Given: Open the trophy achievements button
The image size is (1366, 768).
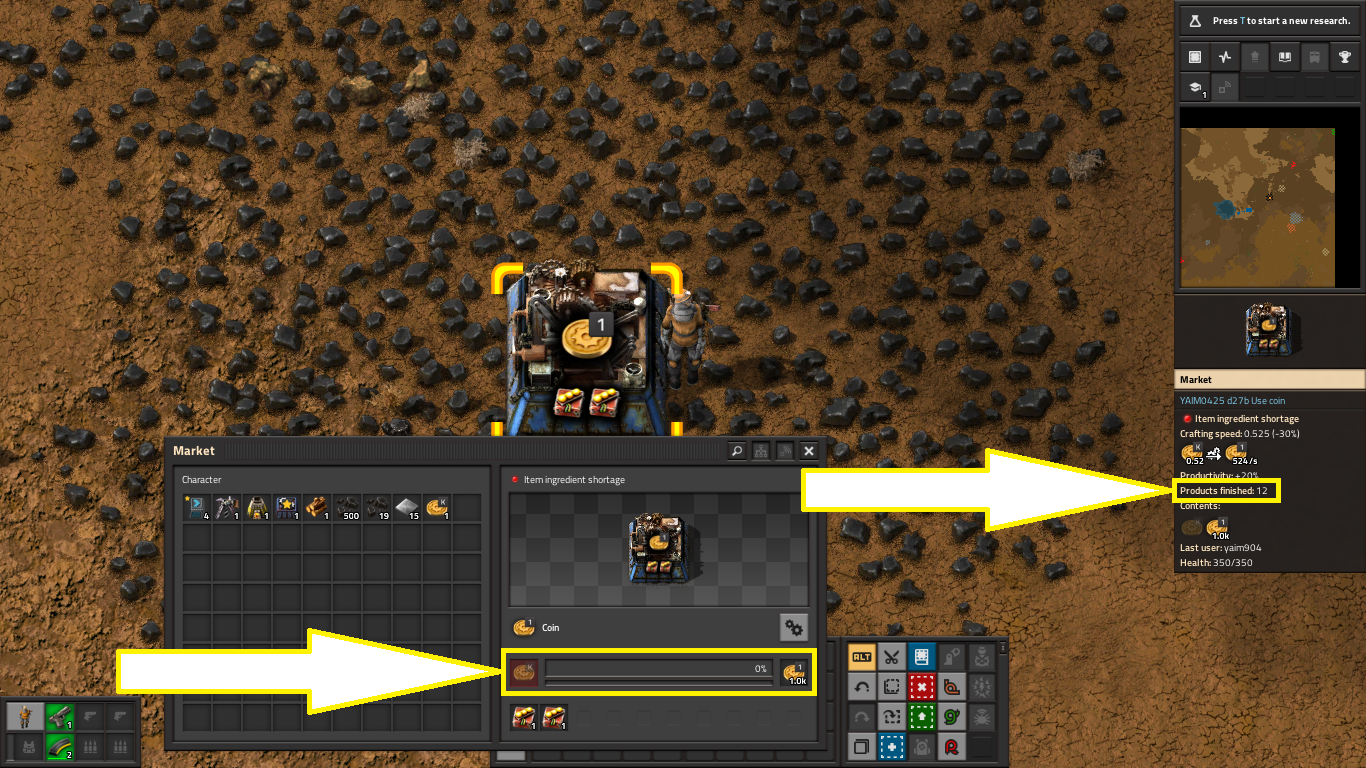Looking at the screenshot, I should [x=1345, y=57].
